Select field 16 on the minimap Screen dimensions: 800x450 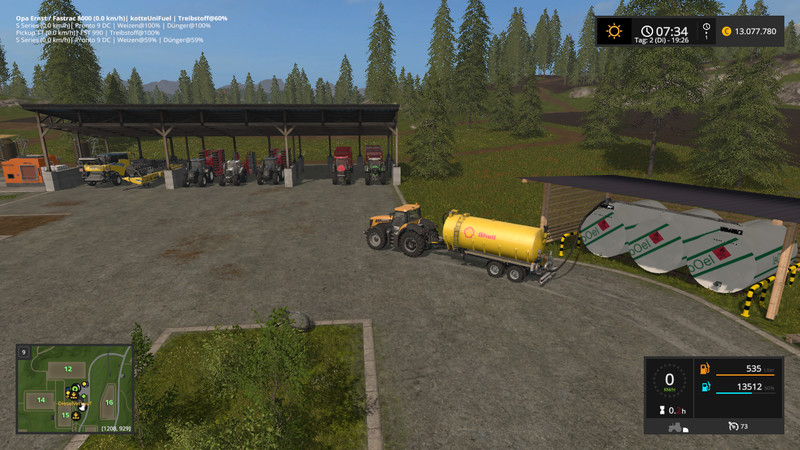(109, 402)
